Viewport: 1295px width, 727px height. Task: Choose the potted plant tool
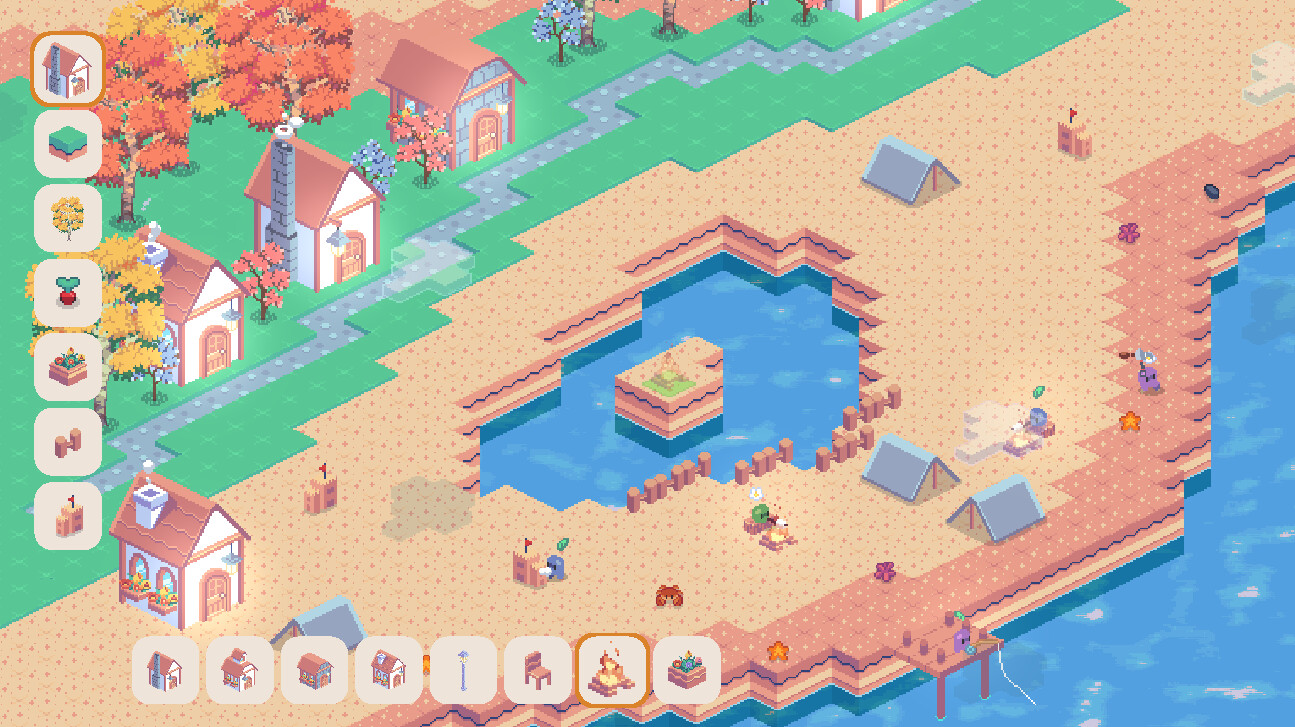67,290
